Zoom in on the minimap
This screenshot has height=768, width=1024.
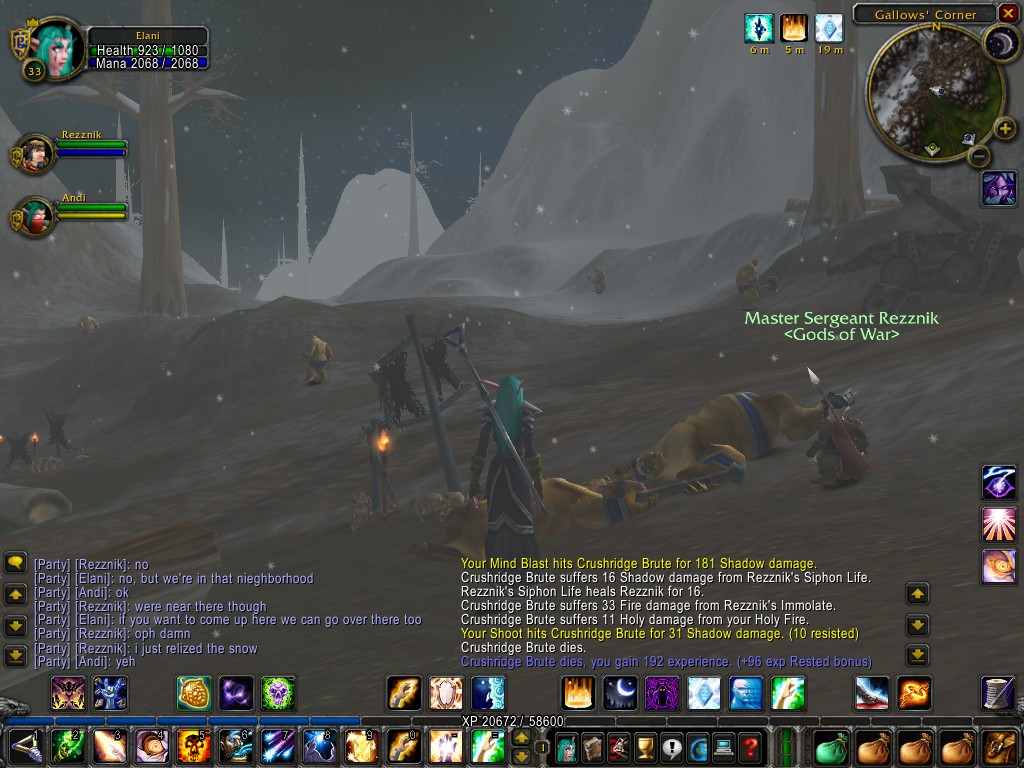1006,128
